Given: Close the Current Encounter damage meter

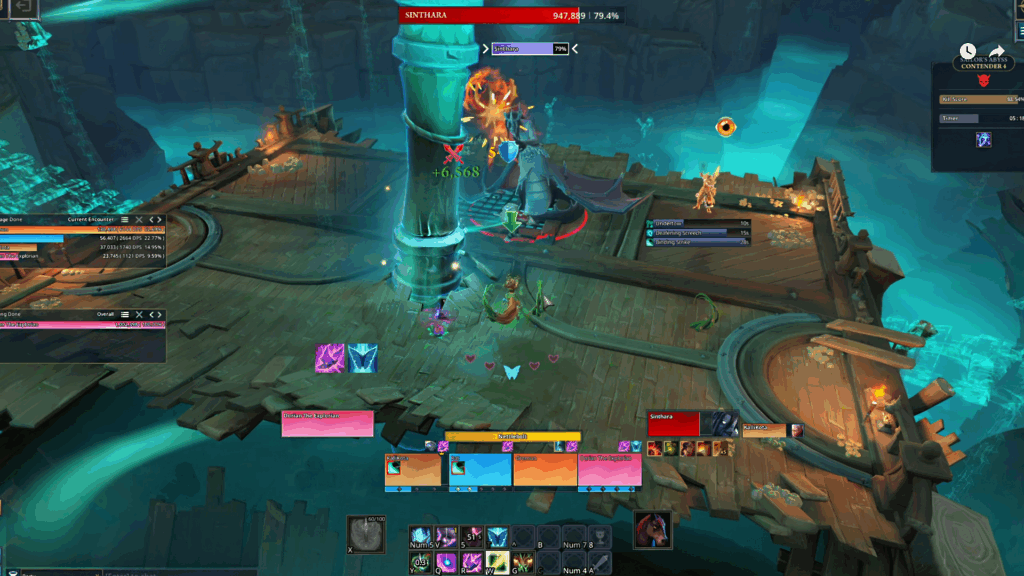Looking at the screenshot, I should click(x=139, y=219).
